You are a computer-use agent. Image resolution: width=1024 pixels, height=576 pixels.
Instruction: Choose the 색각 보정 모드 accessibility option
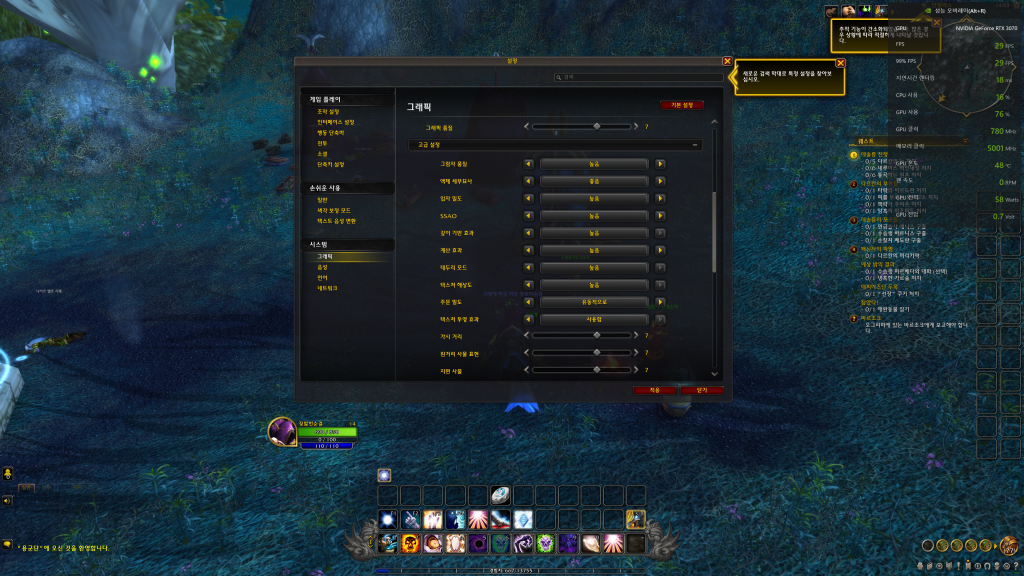(334, 210)
